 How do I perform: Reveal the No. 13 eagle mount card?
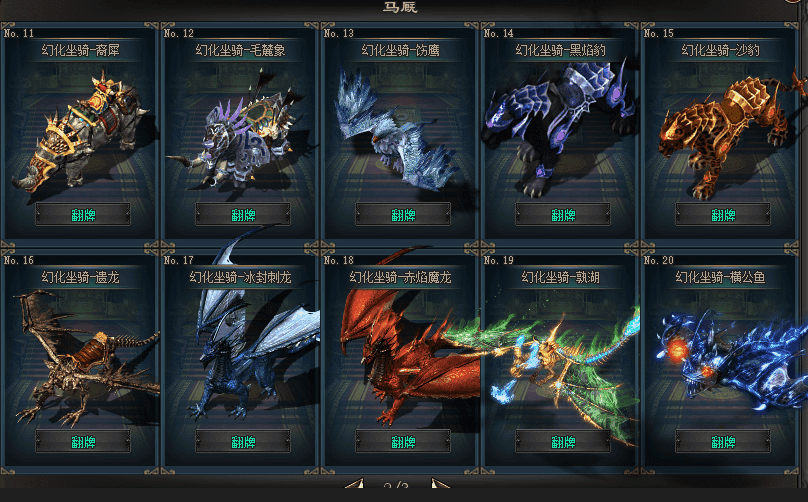[x=403, y=215]
